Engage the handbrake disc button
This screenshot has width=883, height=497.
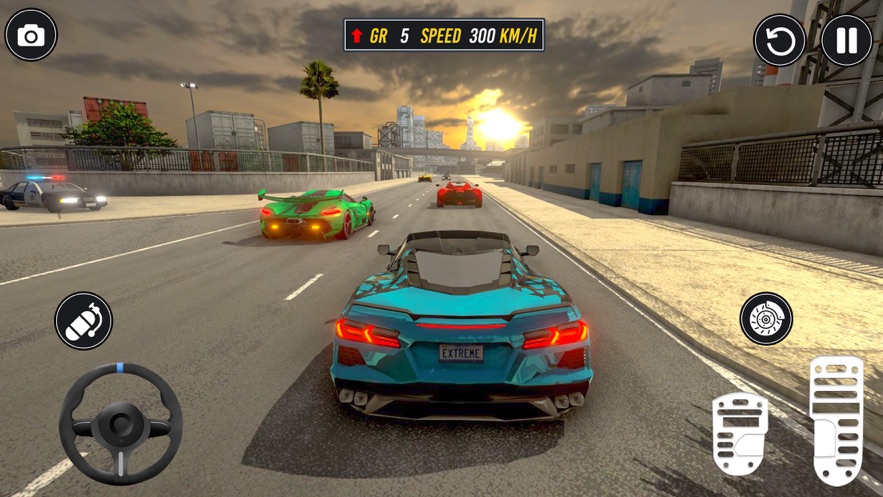pos(766,320)
